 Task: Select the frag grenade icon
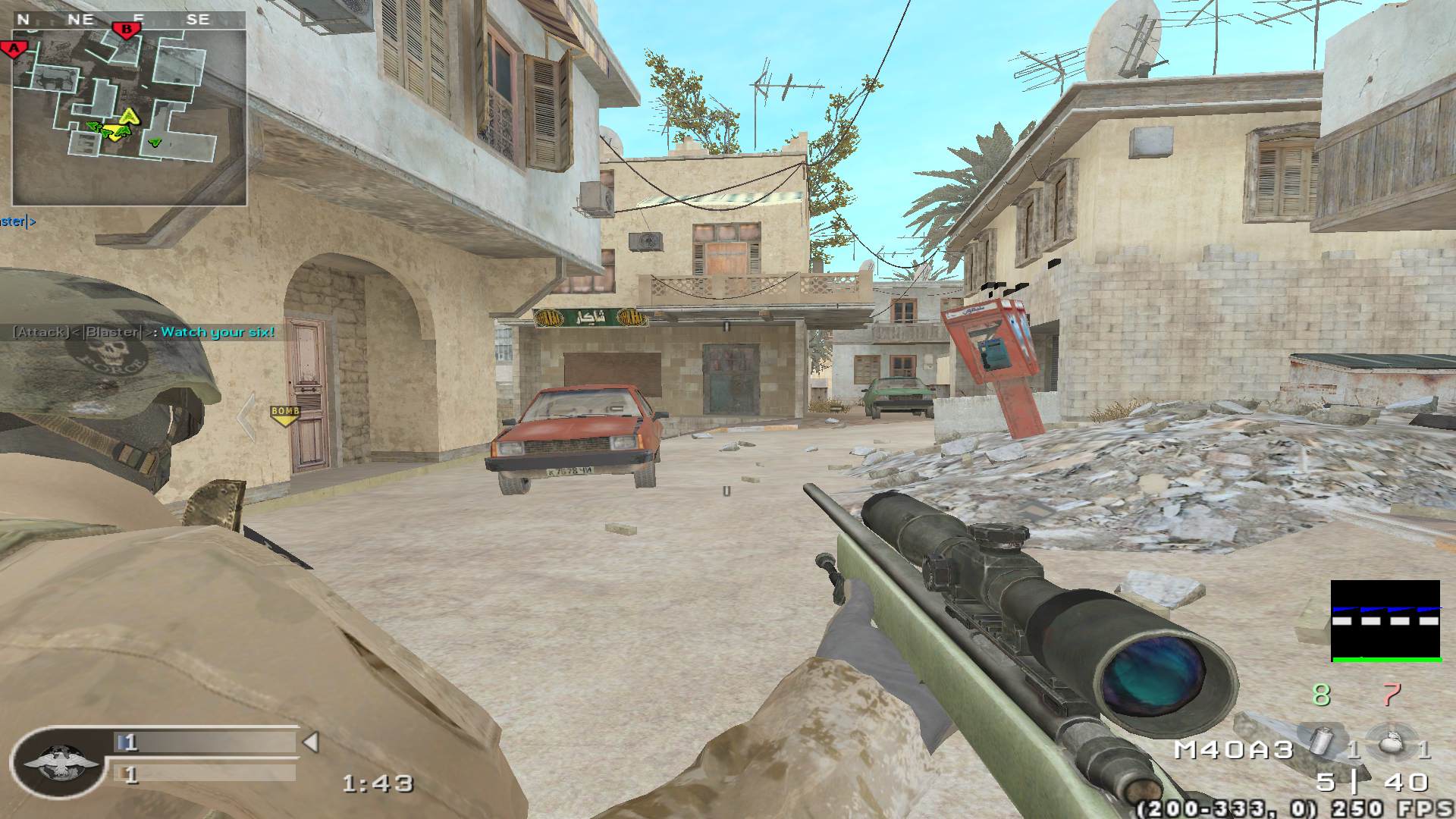tap(1389, 748)
